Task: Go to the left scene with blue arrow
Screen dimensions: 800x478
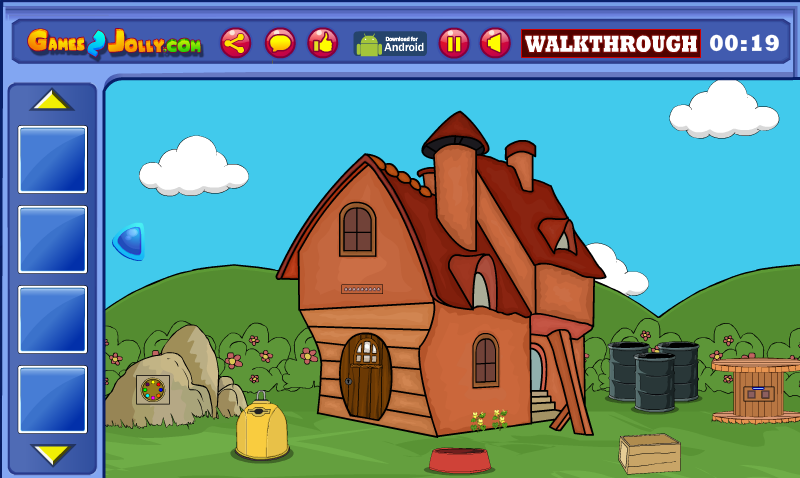Action: 130,241
